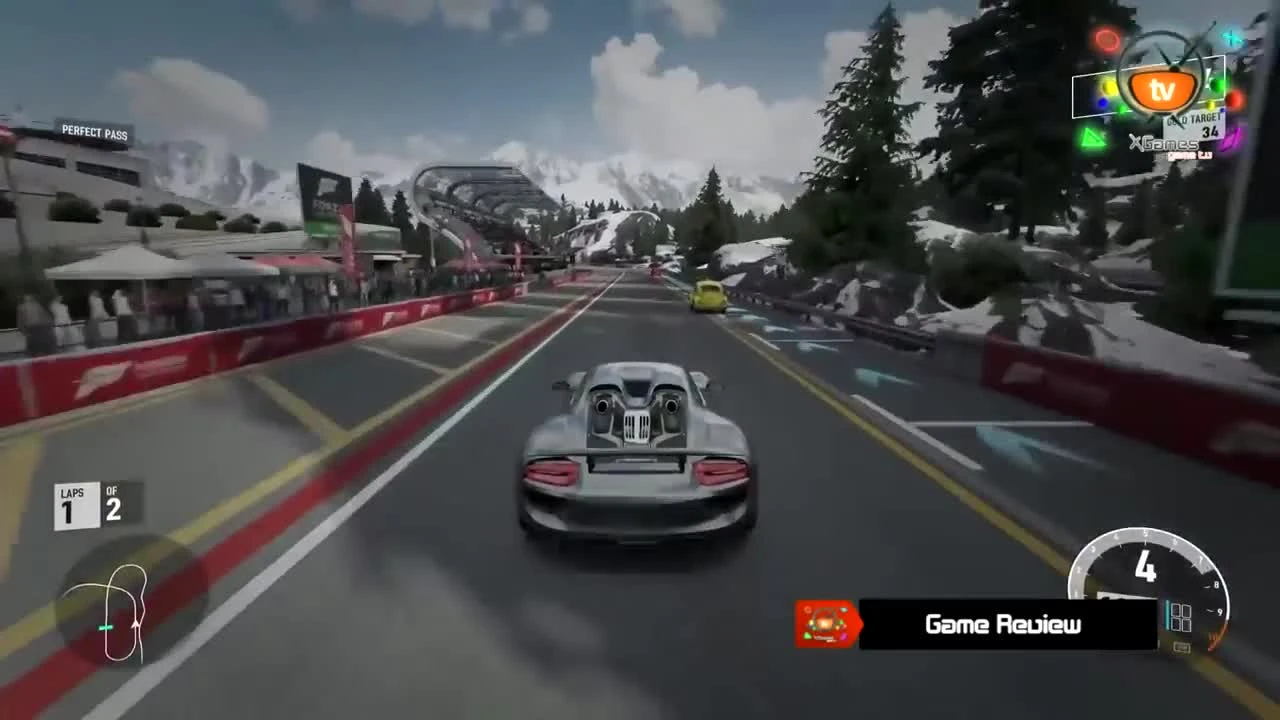Open the Gold Target 34 panel
This screenshot has width=1280, height=720.
(x=1192, y=125)
